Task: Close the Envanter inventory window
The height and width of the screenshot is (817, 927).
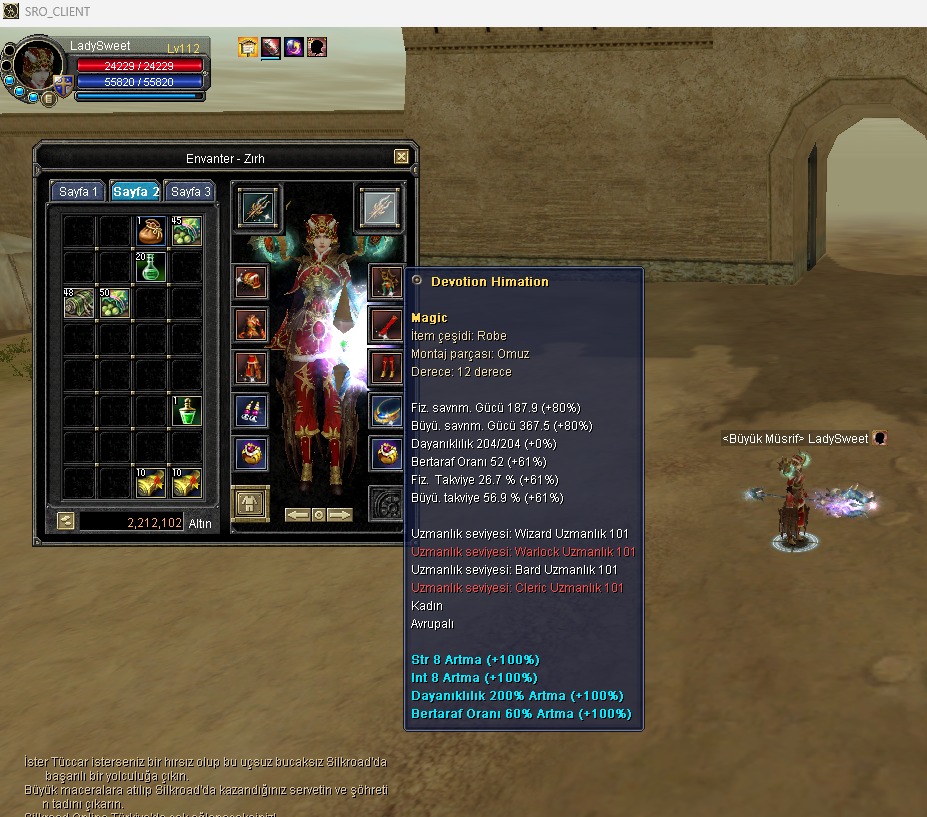Action: click(401, 157)
